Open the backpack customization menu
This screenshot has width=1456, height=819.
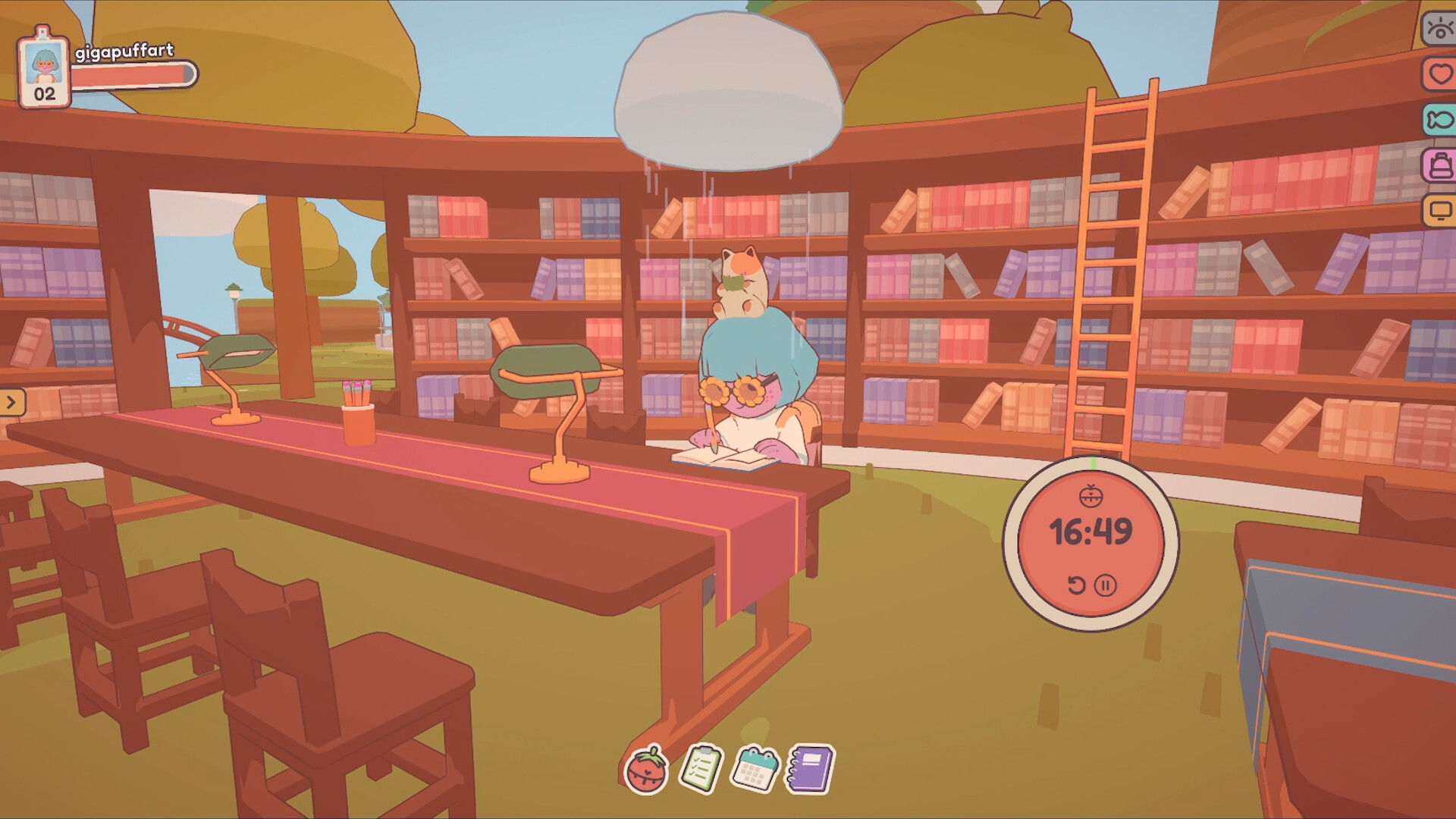click(1439, 161)
